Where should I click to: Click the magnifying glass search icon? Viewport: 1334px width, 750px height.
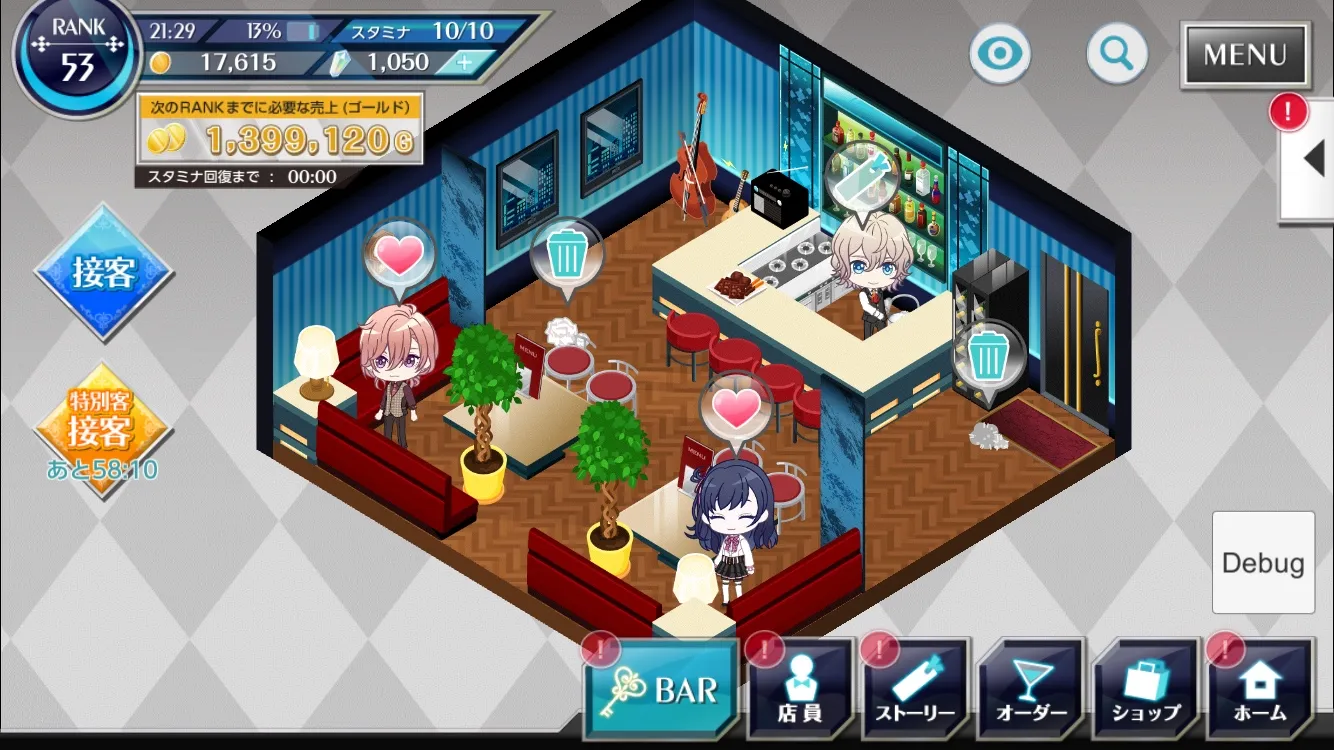(x=1116, y=53)
